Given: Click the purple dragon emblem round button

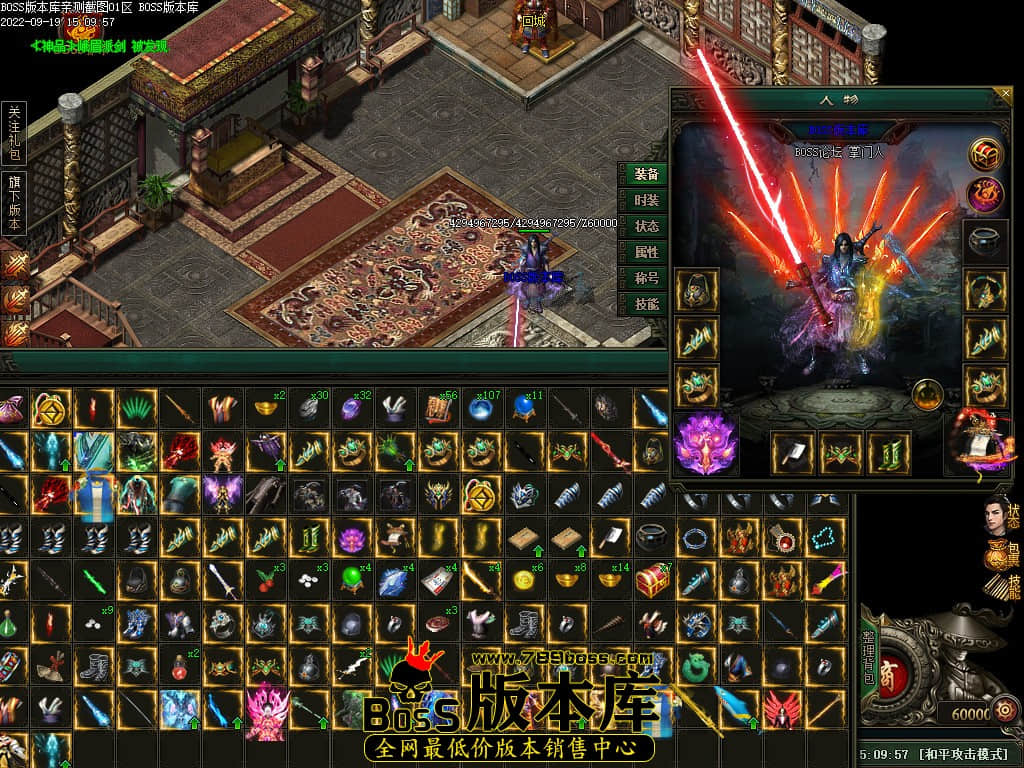Looking at the screenshot, I should tap(987, 194).
